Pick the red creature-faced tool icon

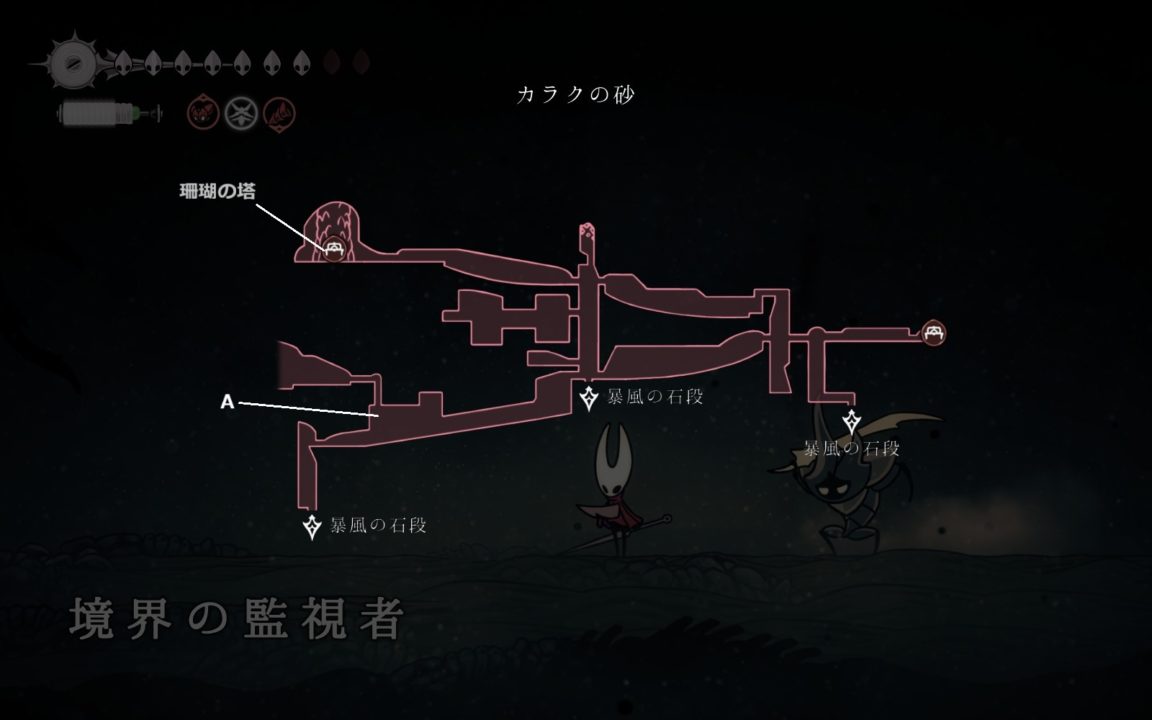point(202,113)
